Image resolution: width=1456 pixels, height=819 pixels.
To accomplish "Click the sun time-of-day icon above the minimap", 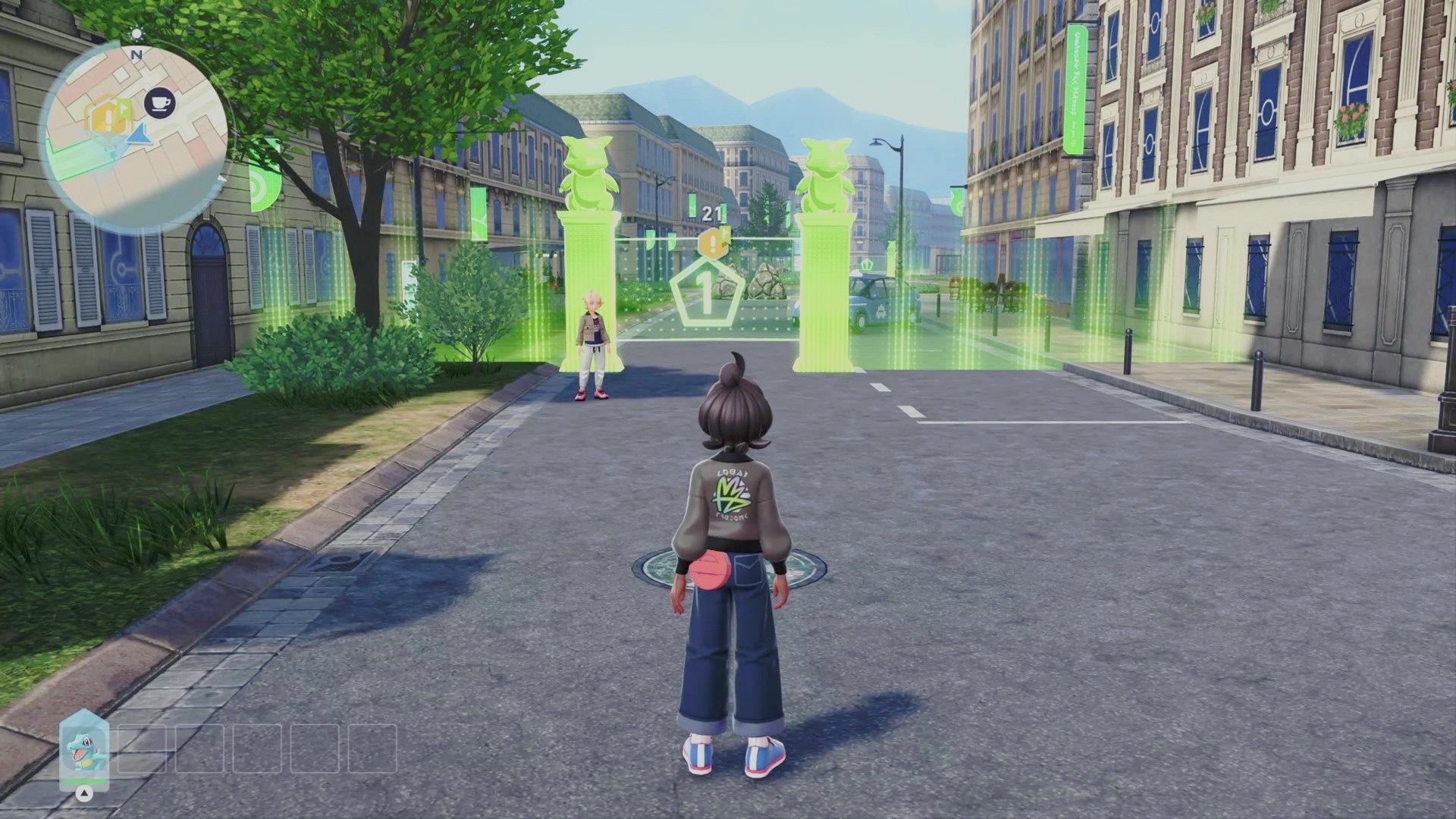I will (136, 34).
